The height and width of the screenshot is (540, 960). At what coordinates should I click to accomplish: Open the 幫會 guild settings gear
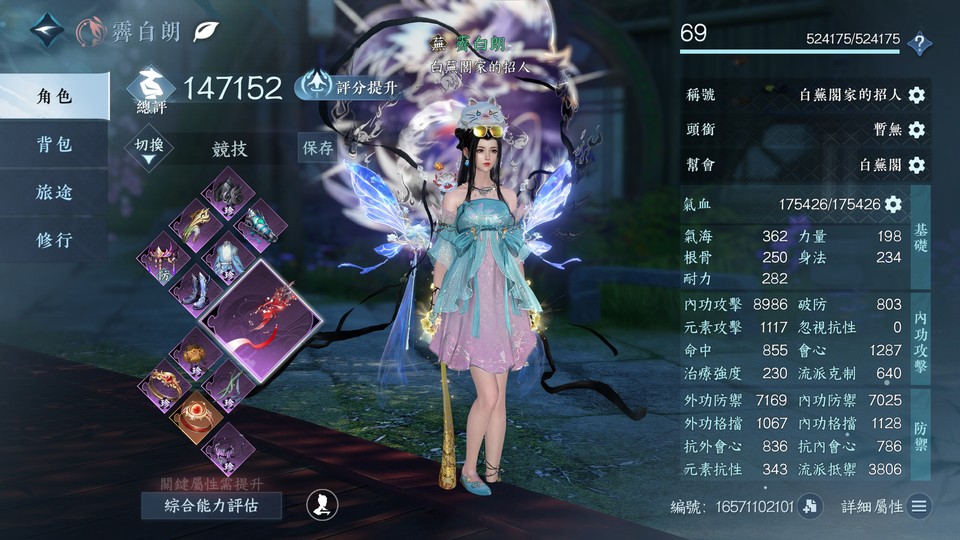(x=916, y=165)
